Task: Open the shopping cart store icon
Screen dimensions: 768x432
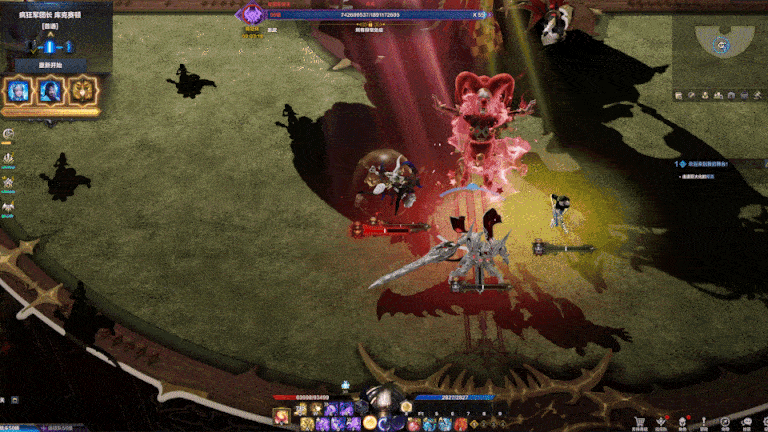Action: (x=640, y=422)
